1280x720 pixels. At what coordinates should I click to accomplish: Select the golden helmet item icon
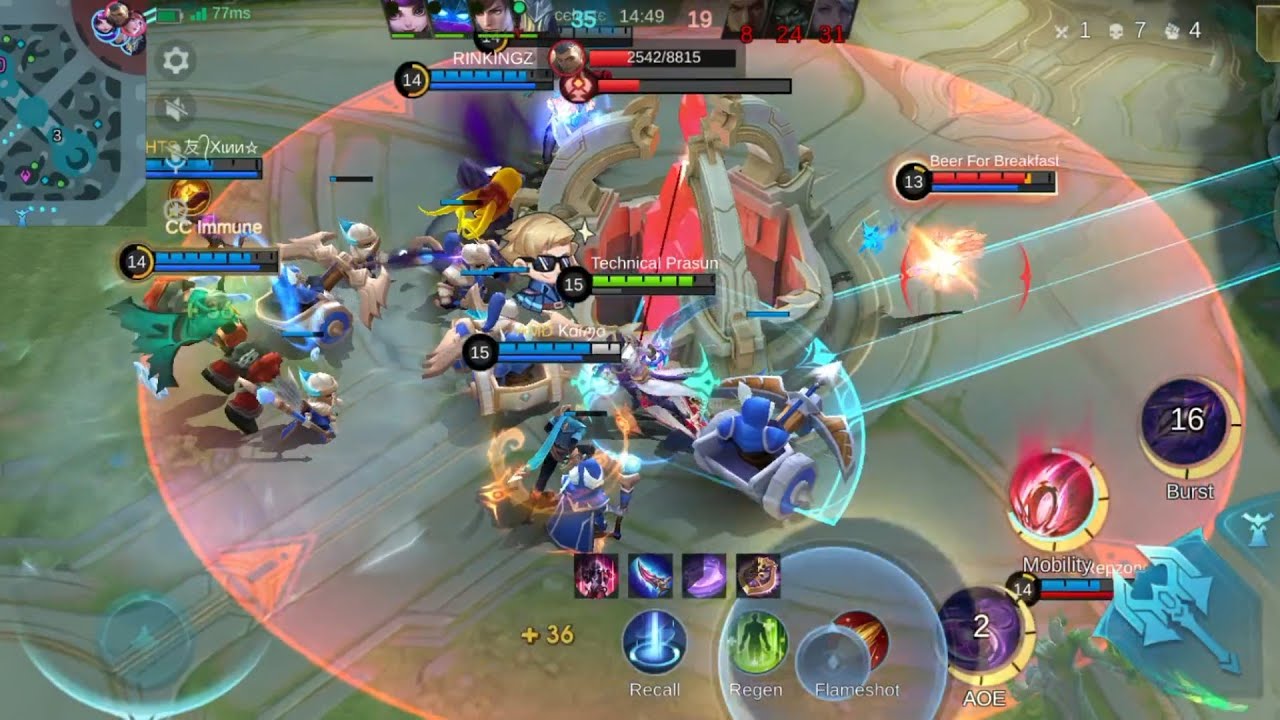tap(758, 577)
